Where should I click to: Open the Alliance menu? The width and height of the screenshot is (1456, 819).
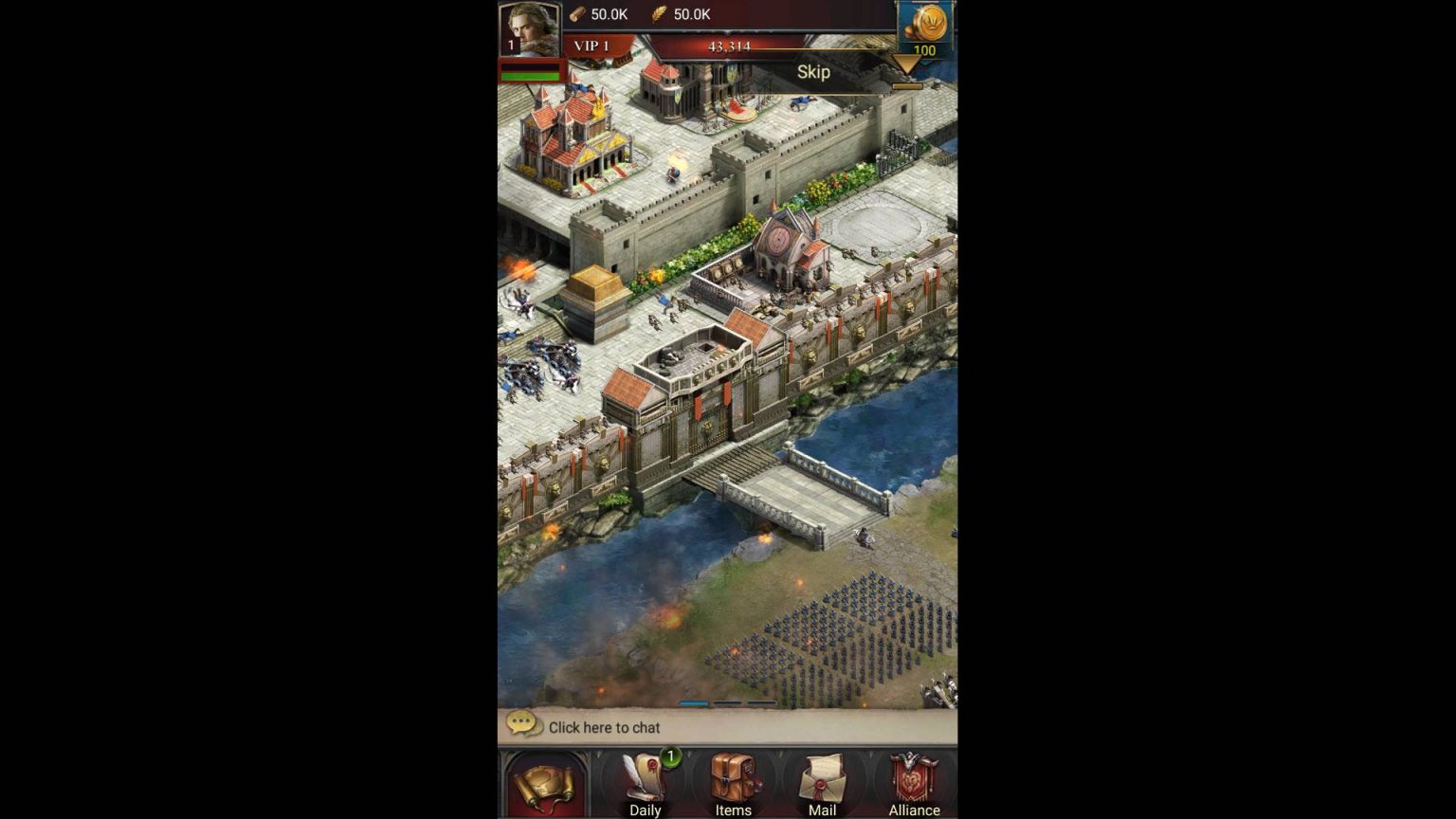click(914, 785)
